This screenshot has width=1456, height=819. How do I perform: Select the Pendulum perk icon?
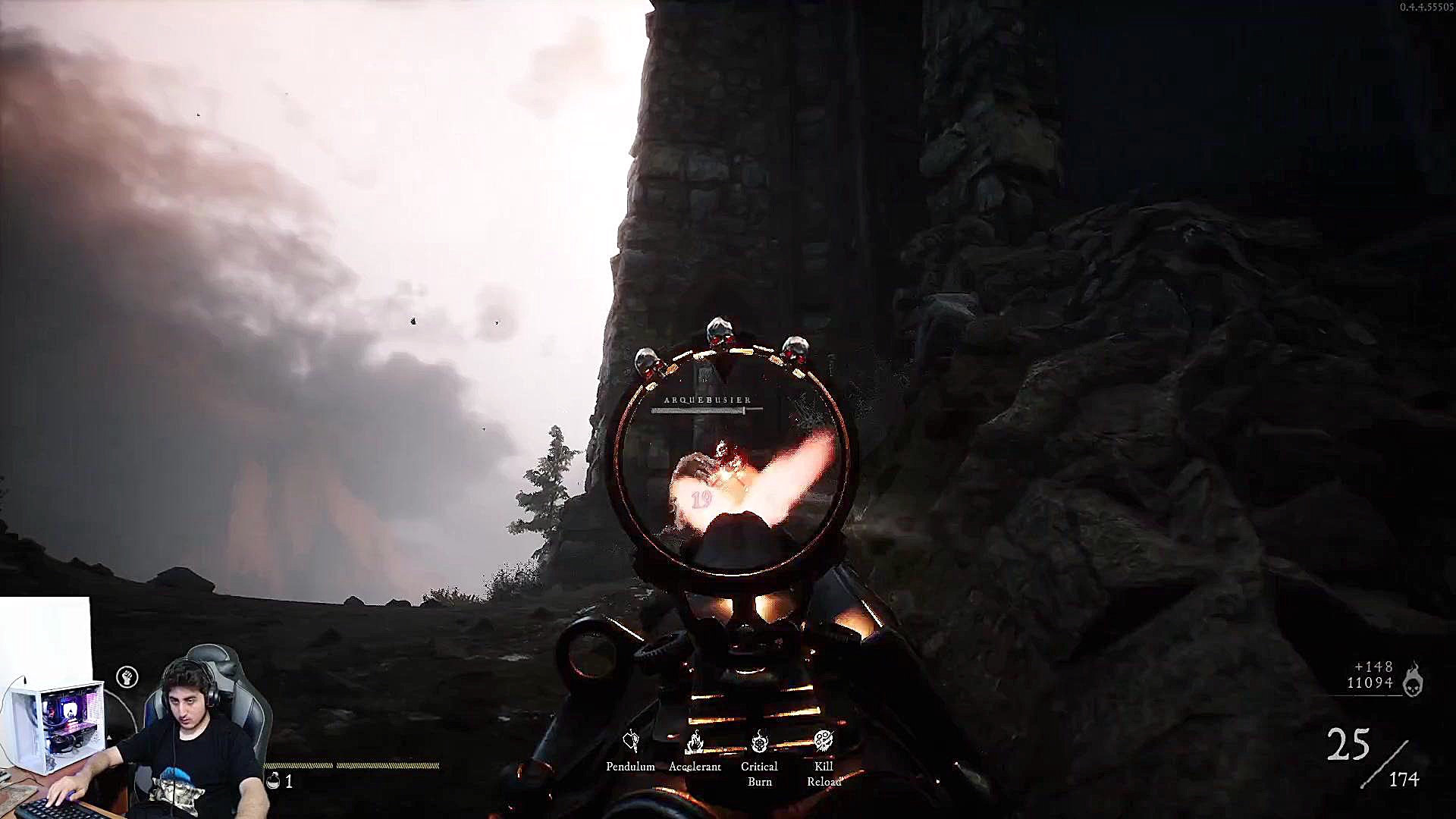tap(630, 741)
